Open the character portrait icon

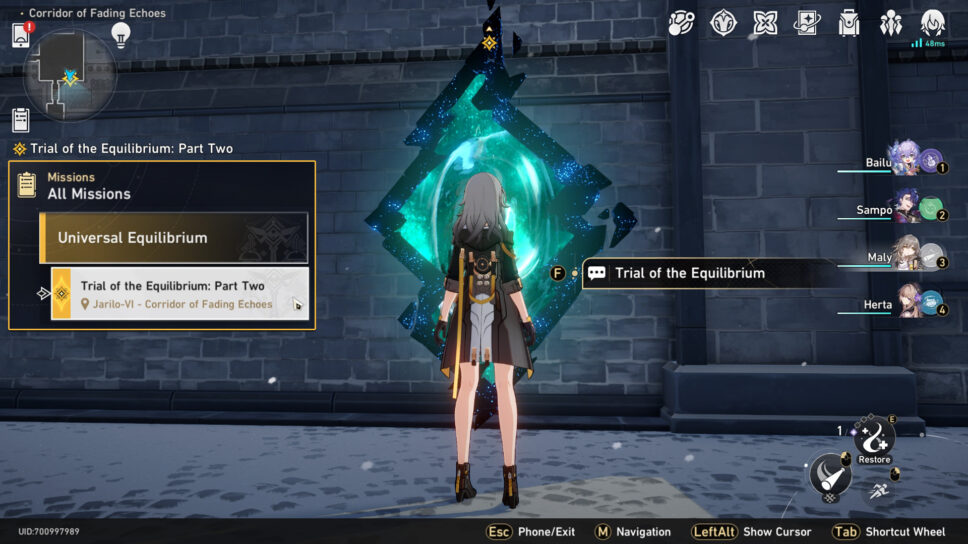[x=933, y=22]
